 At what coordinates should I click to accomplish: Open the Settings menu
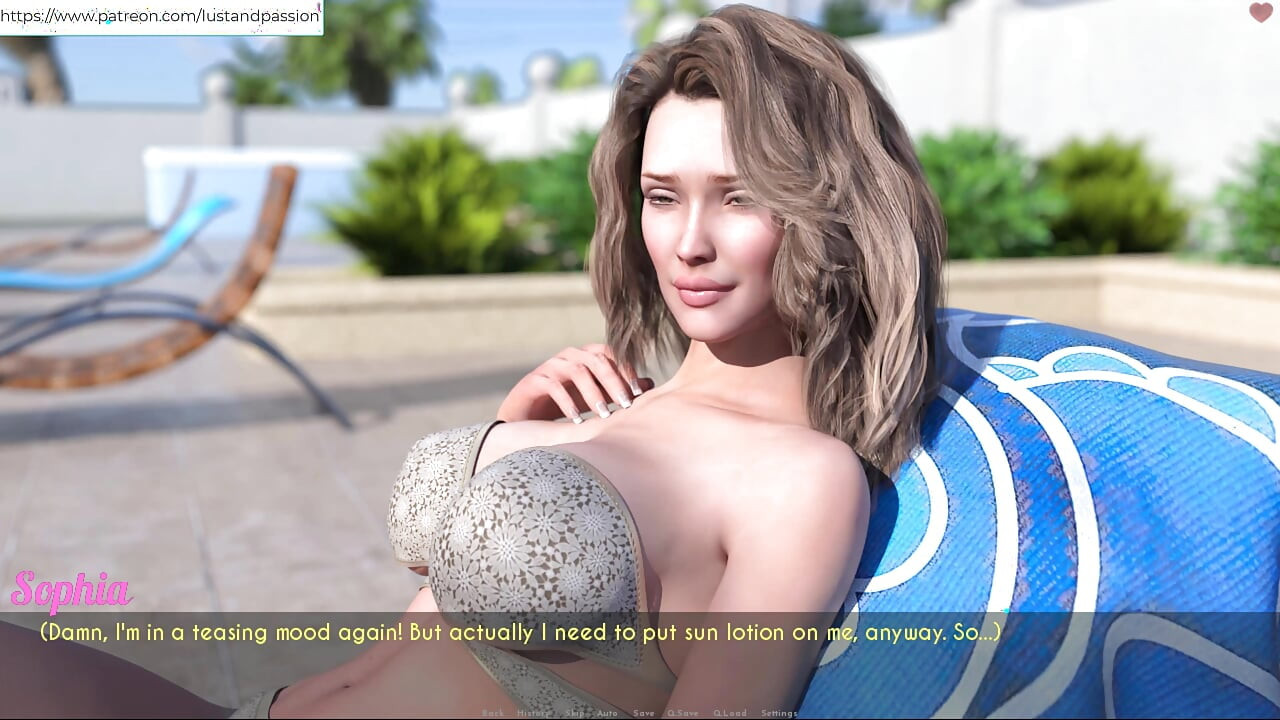[x=779, y=713]
